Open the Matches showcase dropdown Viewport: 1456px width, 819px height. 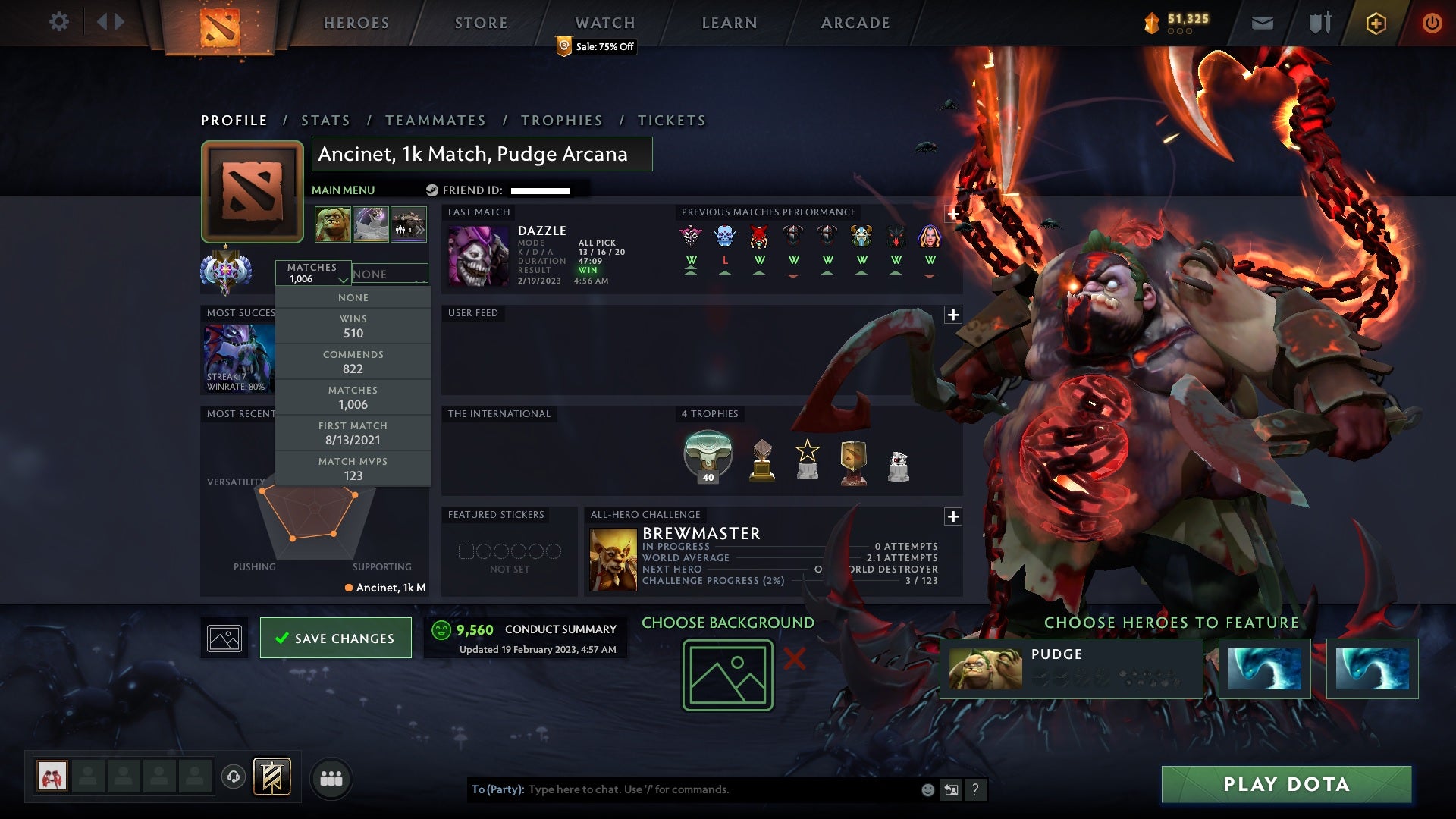314,275
